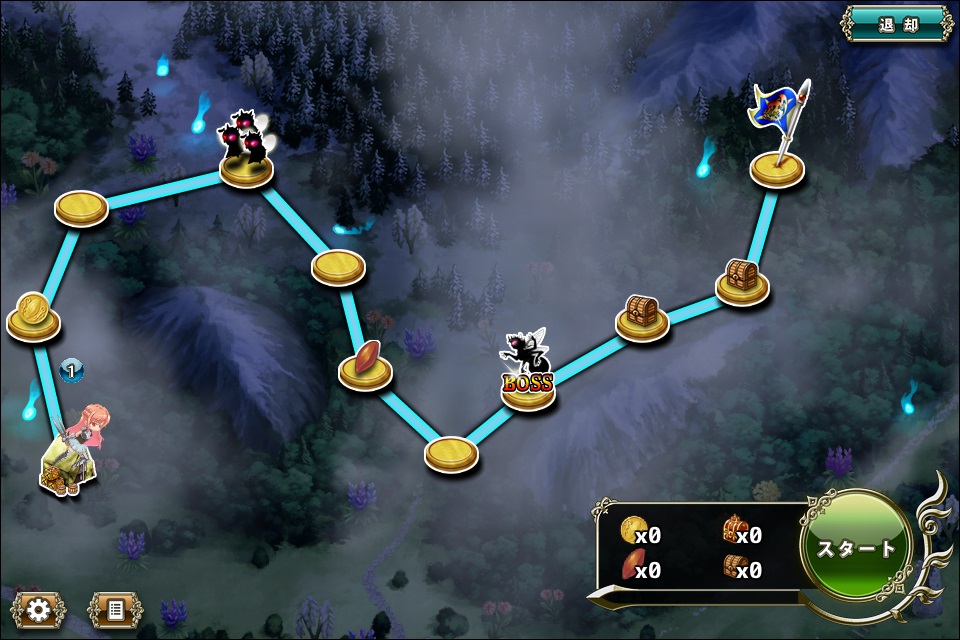Viewport: 960px width, 640px height.
Task: Retreat using the 退却 button
Action: [897, 24]
